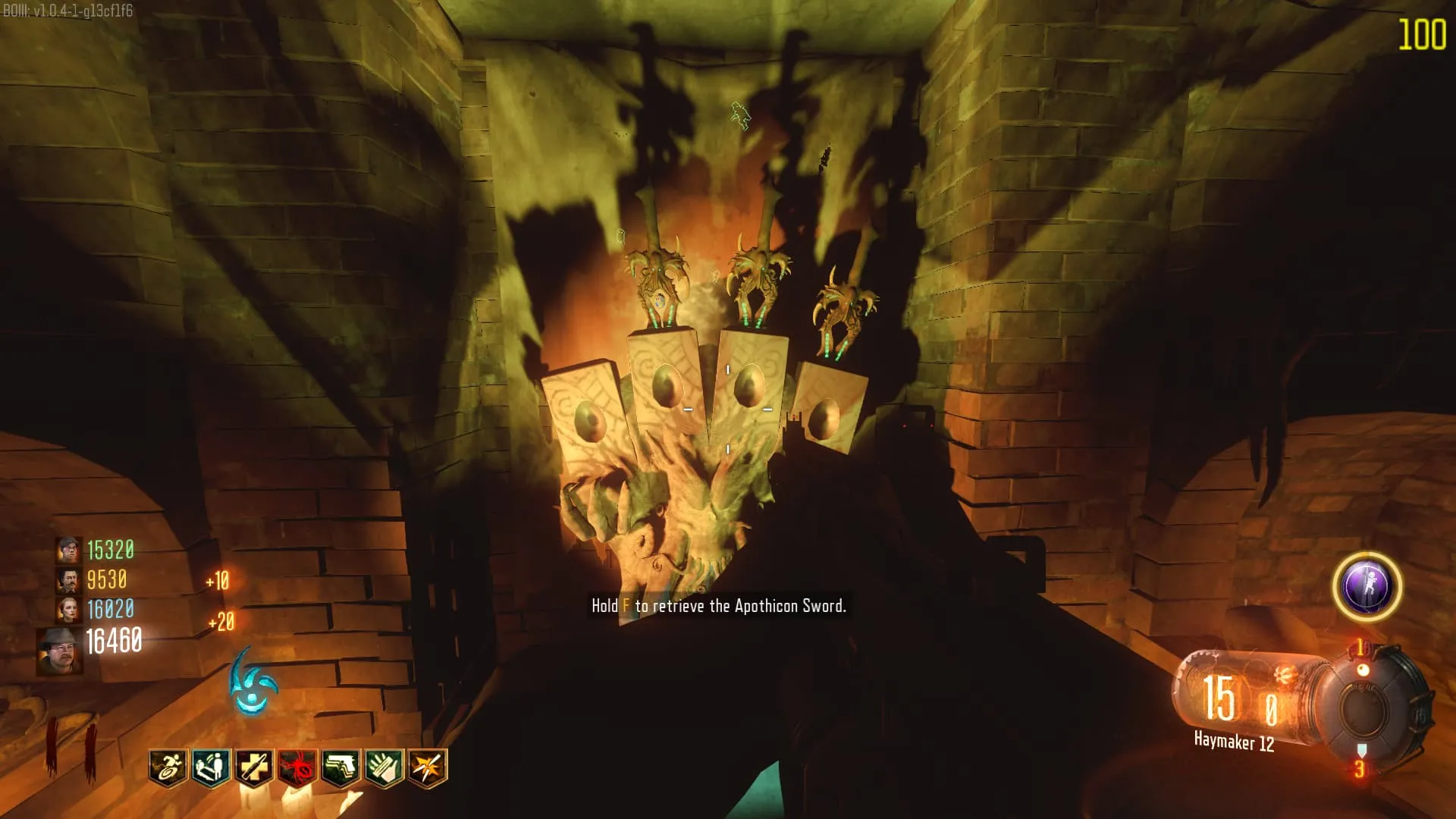The width and height of the screenshot is (1456, 819).
Task: Click the Speed Cola hand perk icon
Action: [x=384, y=767]
